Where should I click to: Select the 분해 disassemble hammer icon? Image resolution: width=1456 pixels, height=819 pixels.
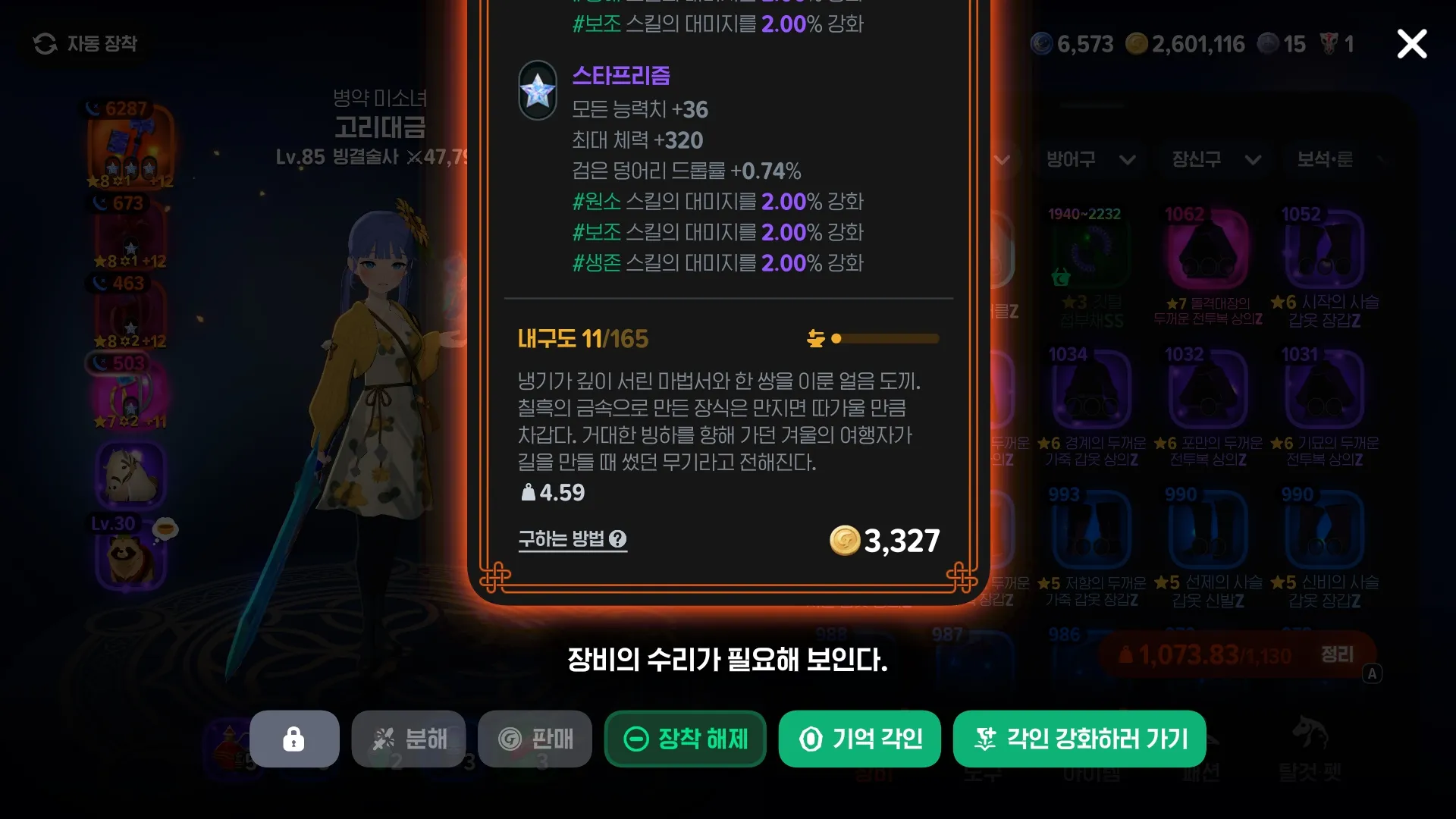coord(385,739)
